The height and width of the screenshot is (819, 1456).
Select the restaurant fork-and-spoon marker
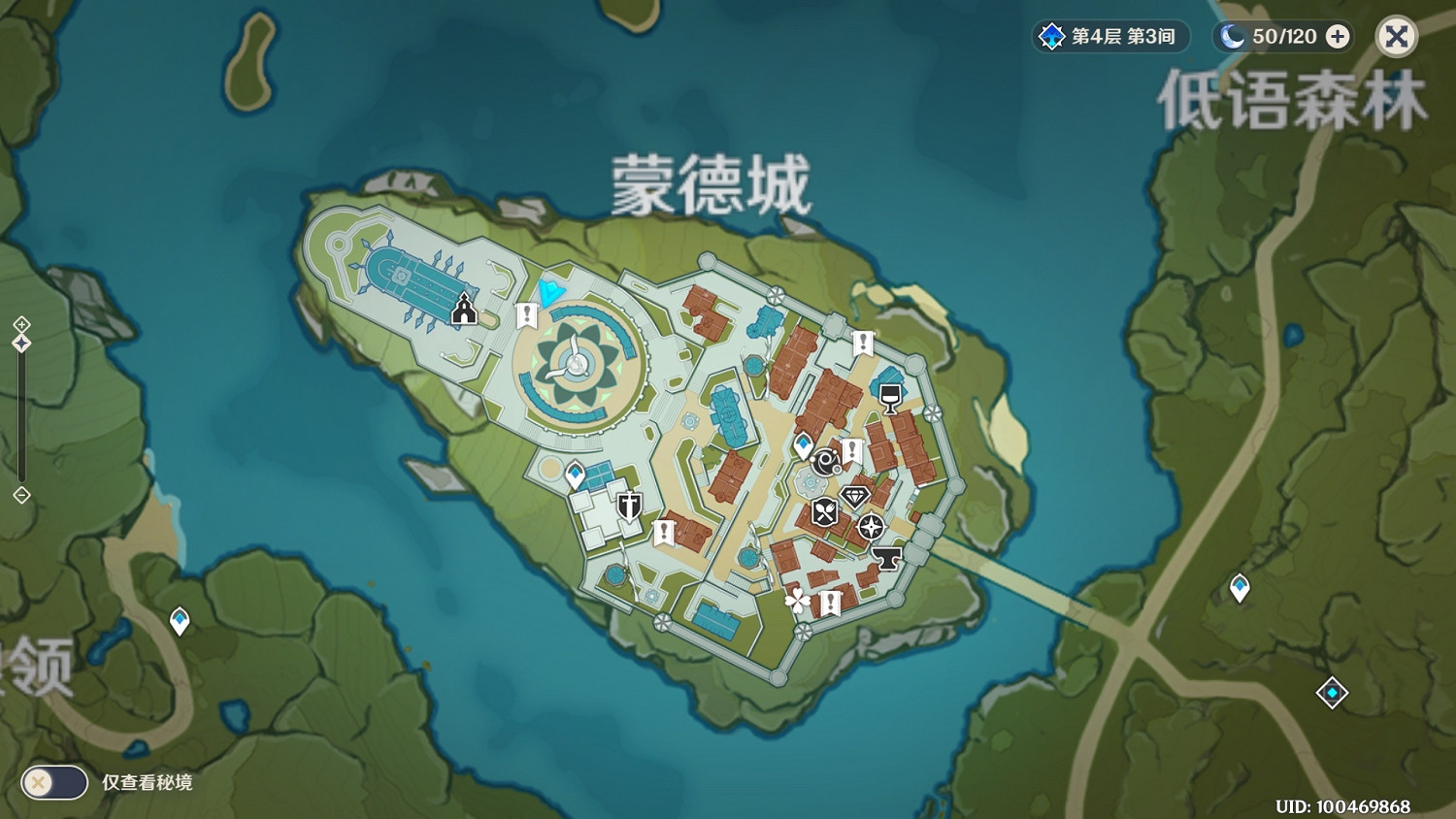(822, 508)
